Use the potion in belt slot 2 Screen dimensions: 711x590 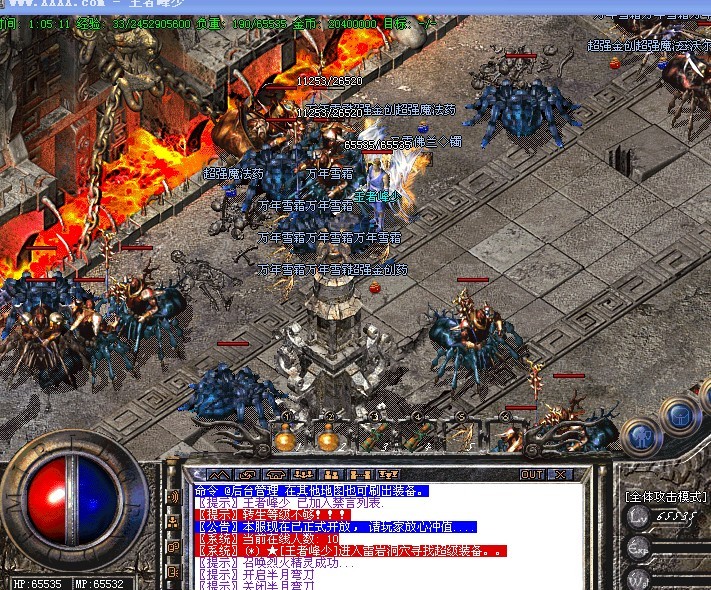coord(328,437)
